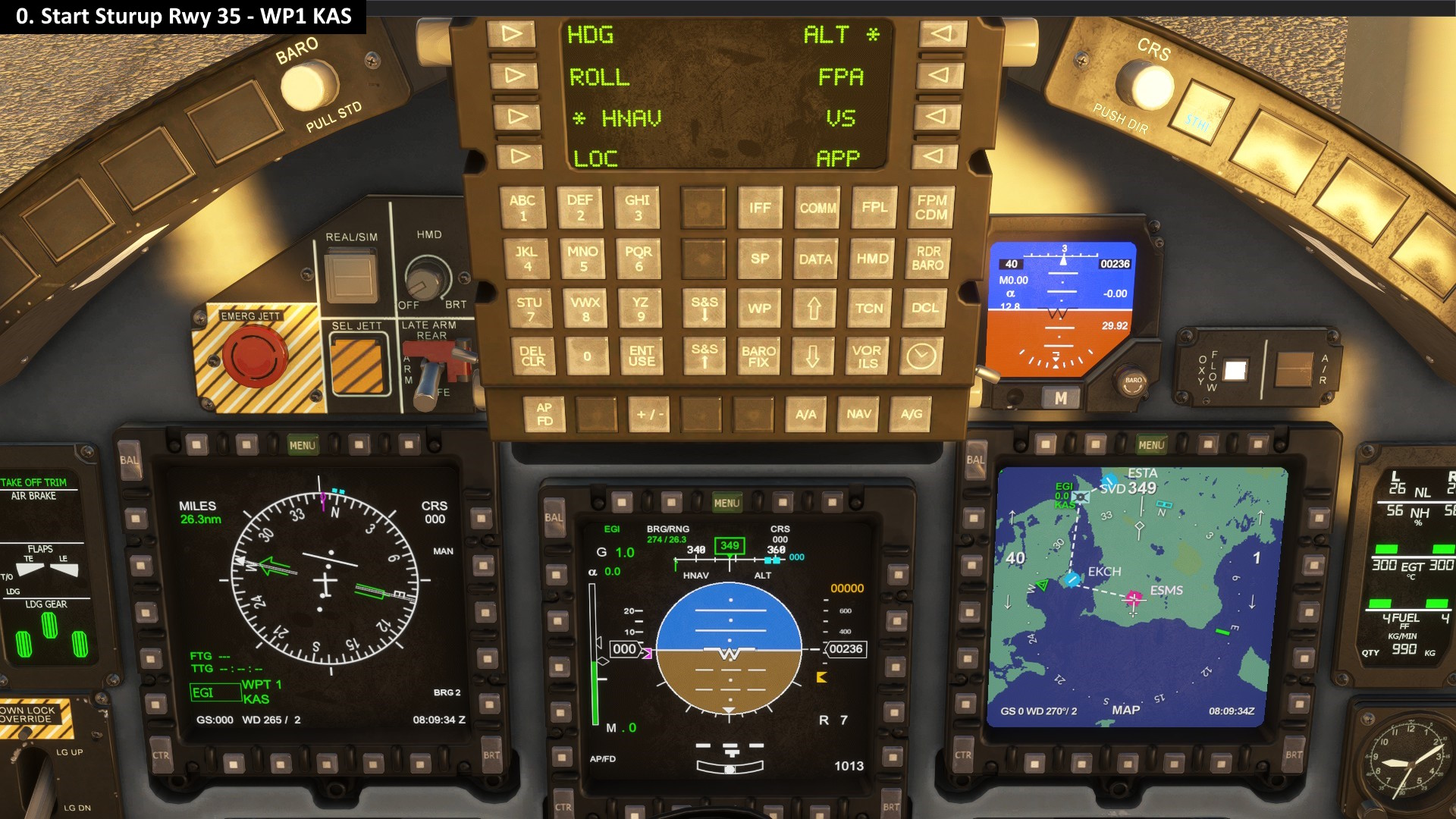Select the TCN tacan key
The width and height of the screenshot is (1456, 819).
coord(869,308)
